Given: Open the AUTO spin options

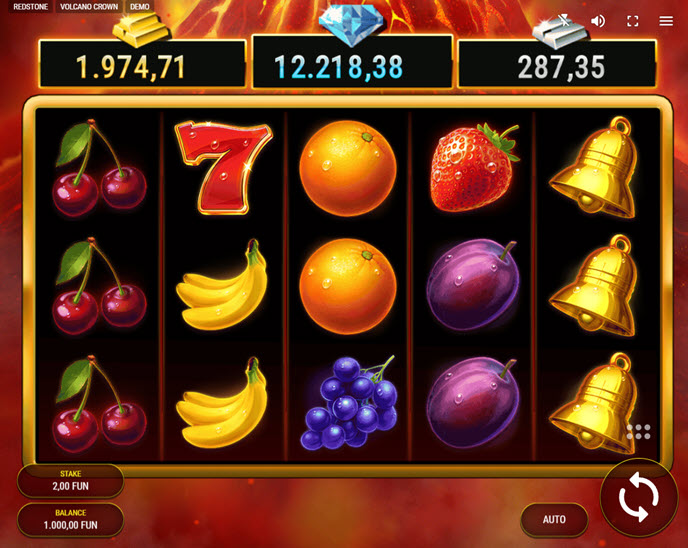Looking at the screenshot, I should click(x=554, y=519).
